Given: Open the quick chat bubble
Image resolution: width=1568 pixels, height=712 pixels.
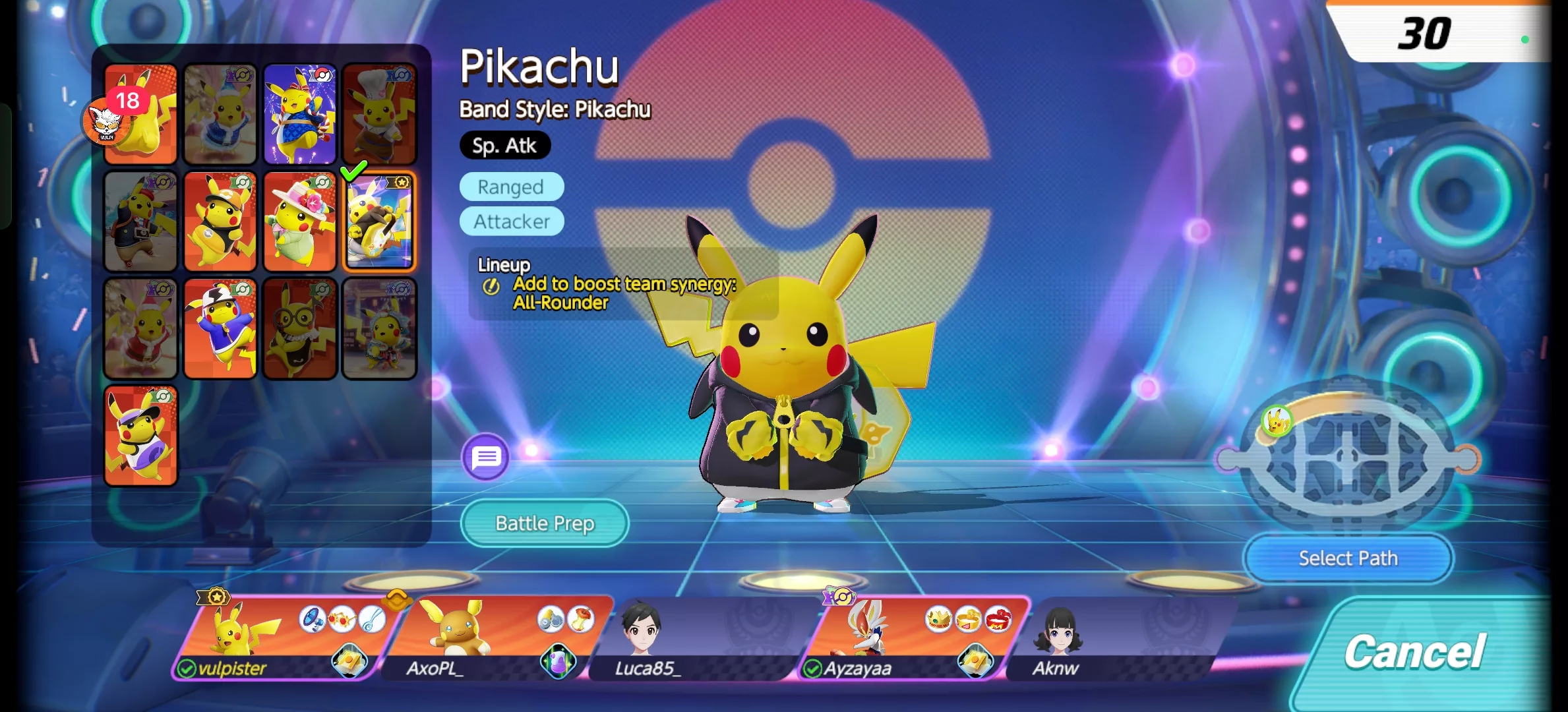Looking at the screenshot, I should (486, 457).
